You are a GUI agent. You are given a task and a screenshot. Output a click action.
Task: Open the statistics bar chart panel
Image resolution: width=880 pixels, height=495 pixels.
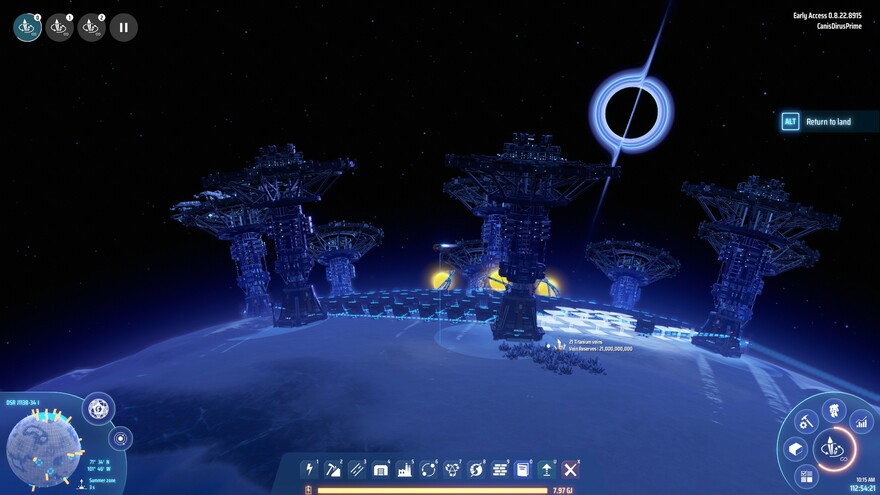tap(860, 424)
